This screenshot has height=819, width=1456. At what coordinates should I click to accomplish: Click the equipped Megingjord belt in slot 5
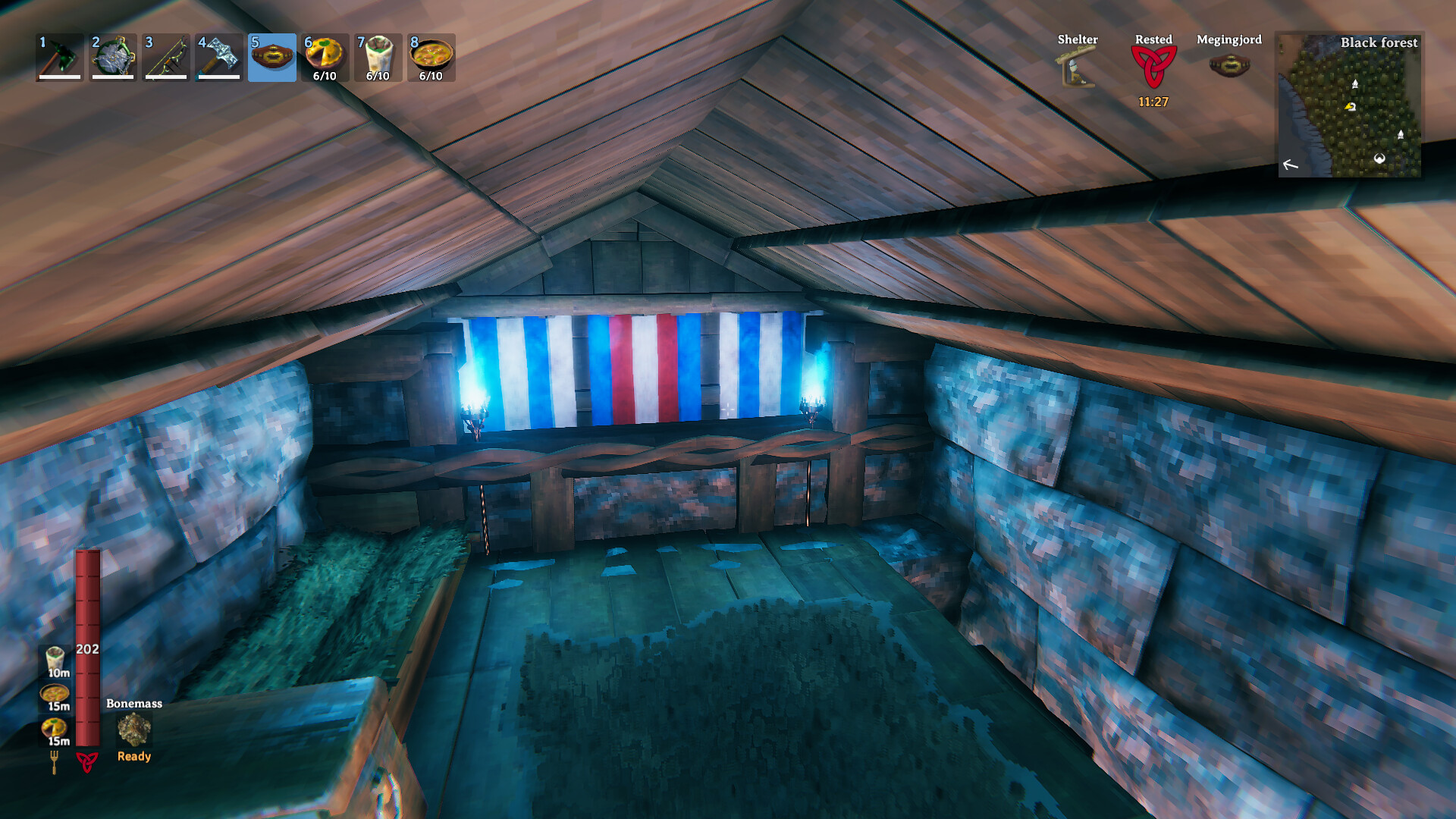click(271, 58)
